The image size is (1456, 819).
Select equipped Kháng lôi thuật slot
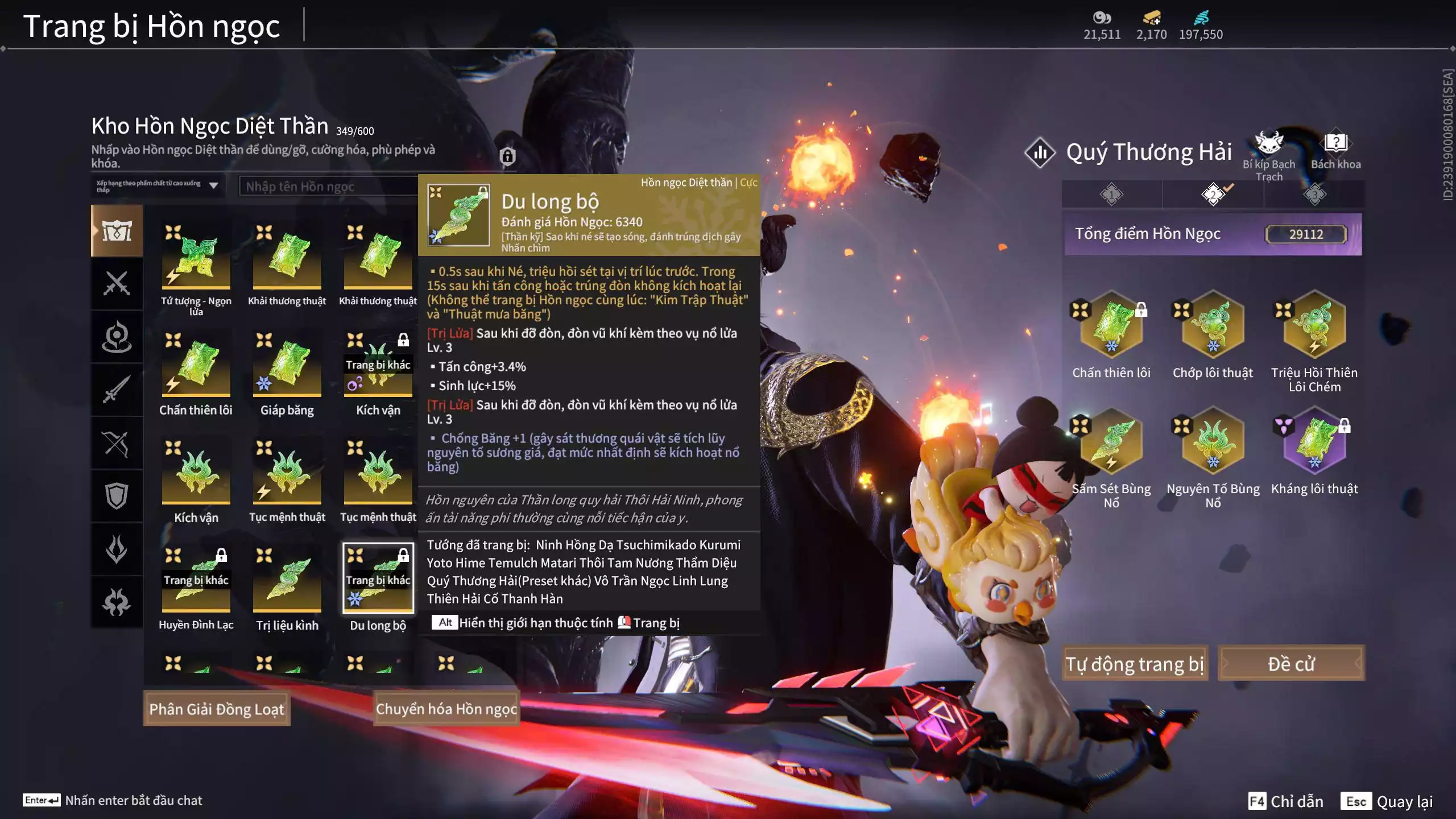coord(1314,441)
